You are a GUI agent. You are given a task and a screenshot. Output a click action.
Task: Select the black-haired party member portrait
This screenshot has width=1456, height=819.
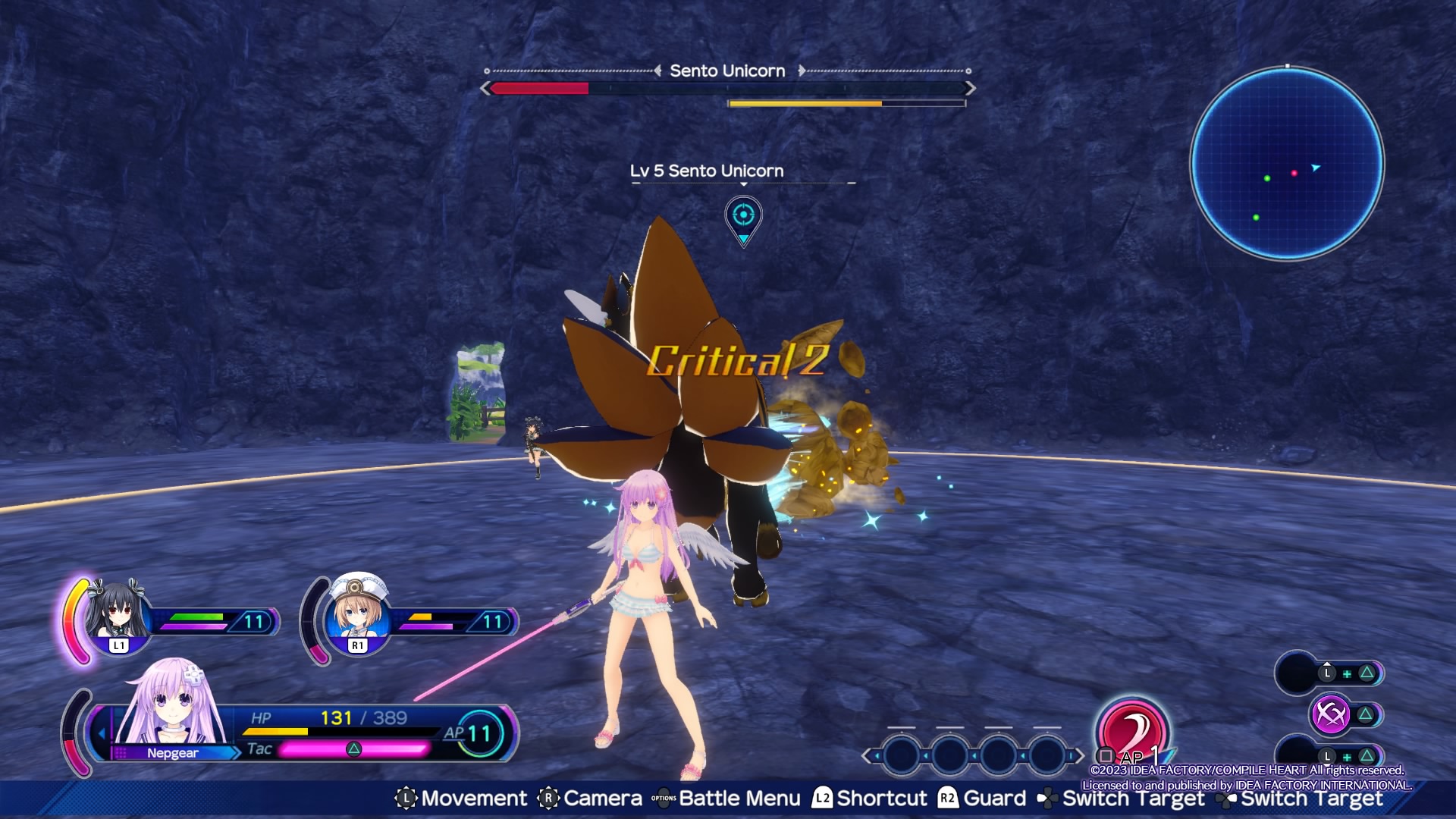(116, 613)
